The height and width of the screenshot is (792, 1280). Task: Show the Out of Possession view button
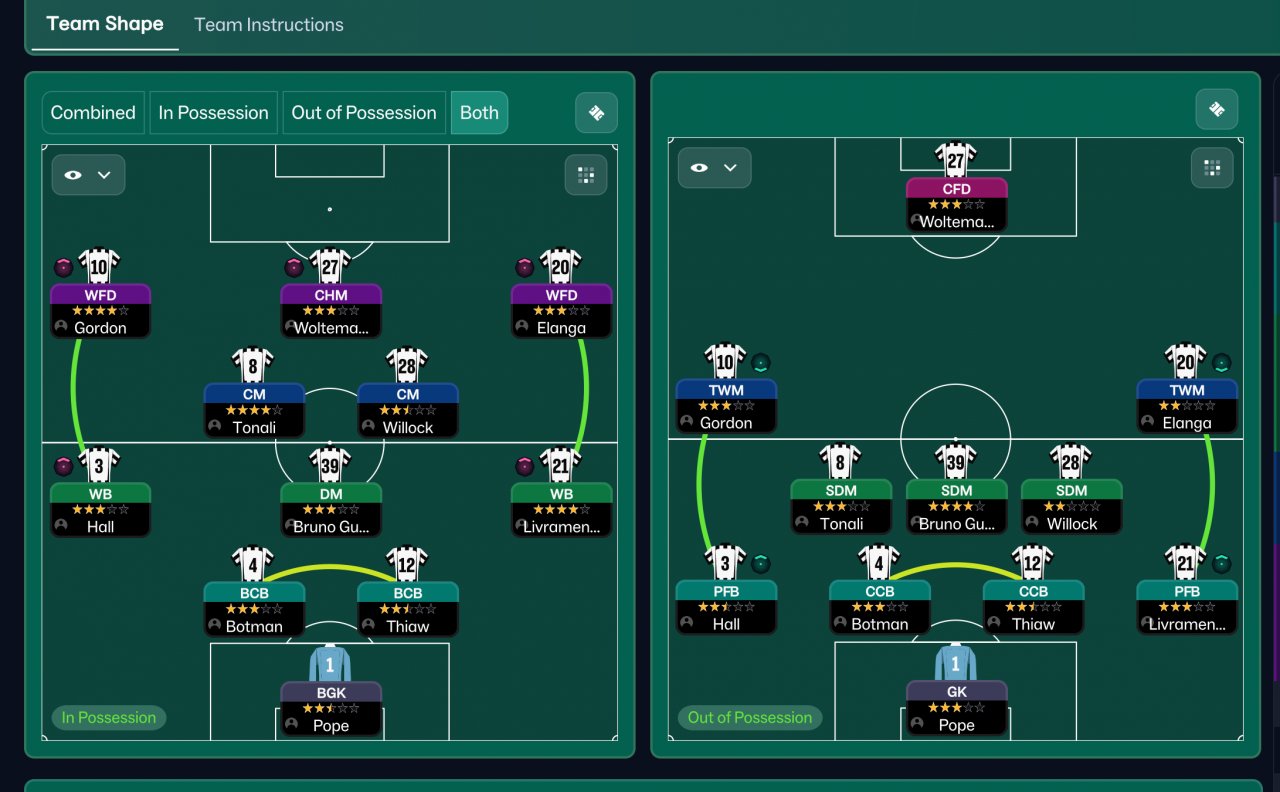(364, 113)
